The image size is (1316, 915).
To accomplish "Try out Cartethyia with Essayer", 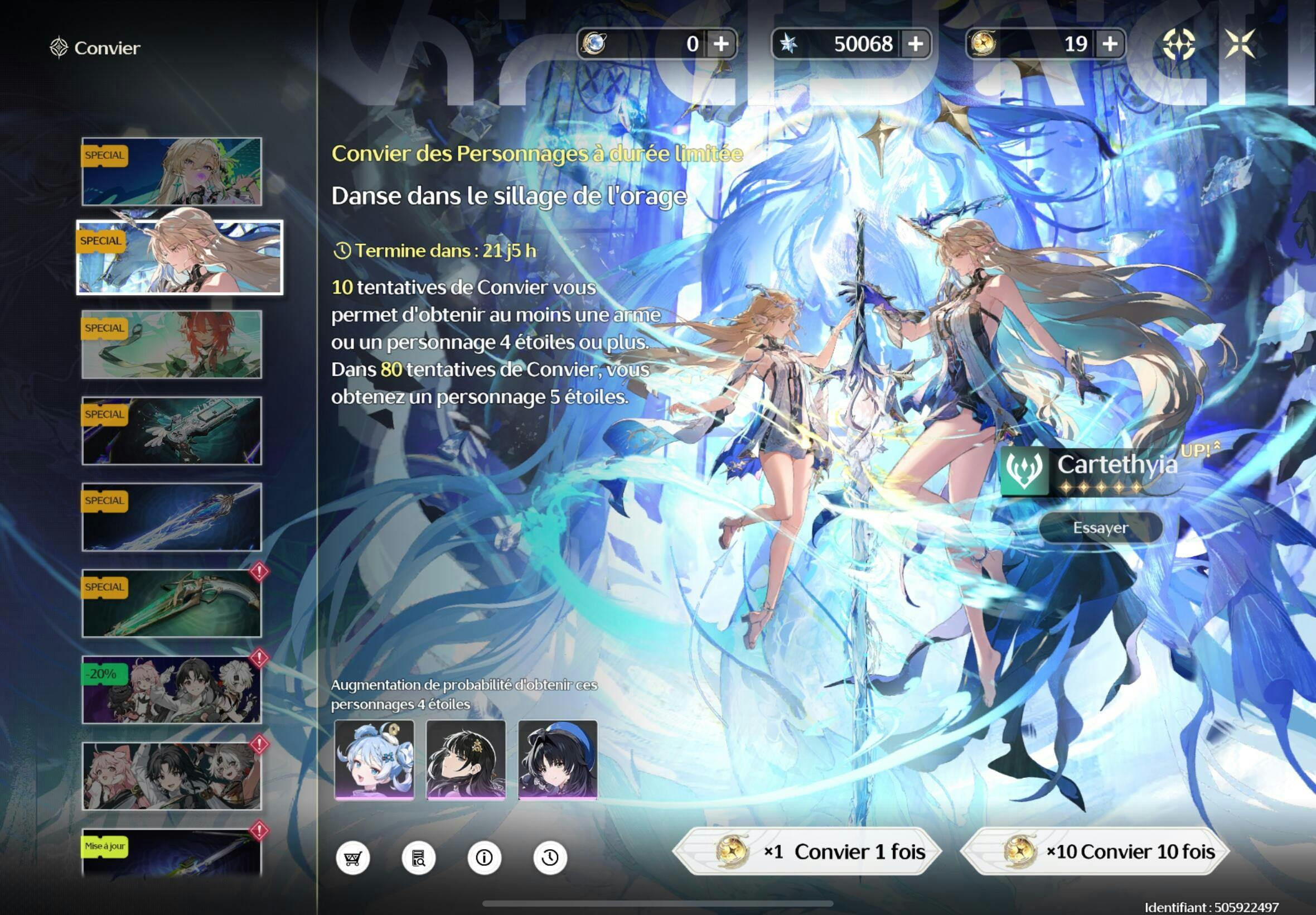I will click(x=1100, y=527).
